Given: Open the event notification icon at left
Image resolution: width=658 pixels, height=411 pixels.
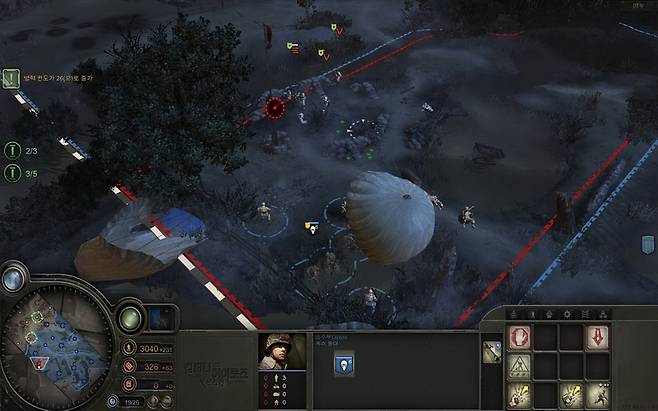Looking at the screenshot, I should pos(12,78).
